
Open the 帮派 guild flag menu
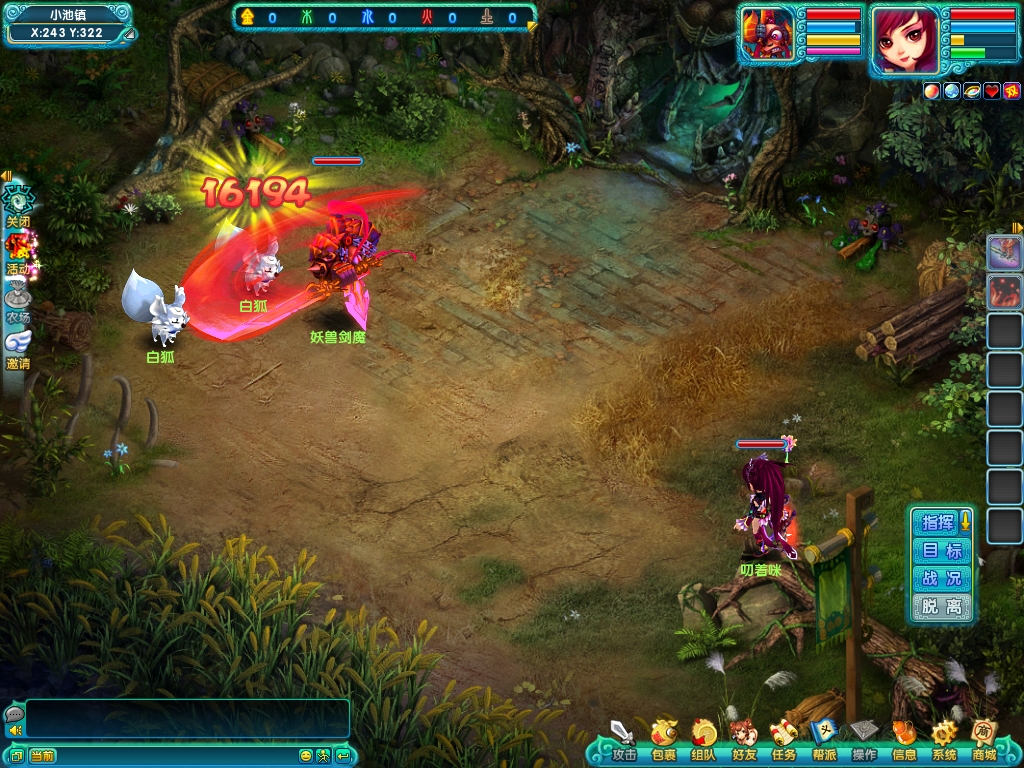coord(823,738)
